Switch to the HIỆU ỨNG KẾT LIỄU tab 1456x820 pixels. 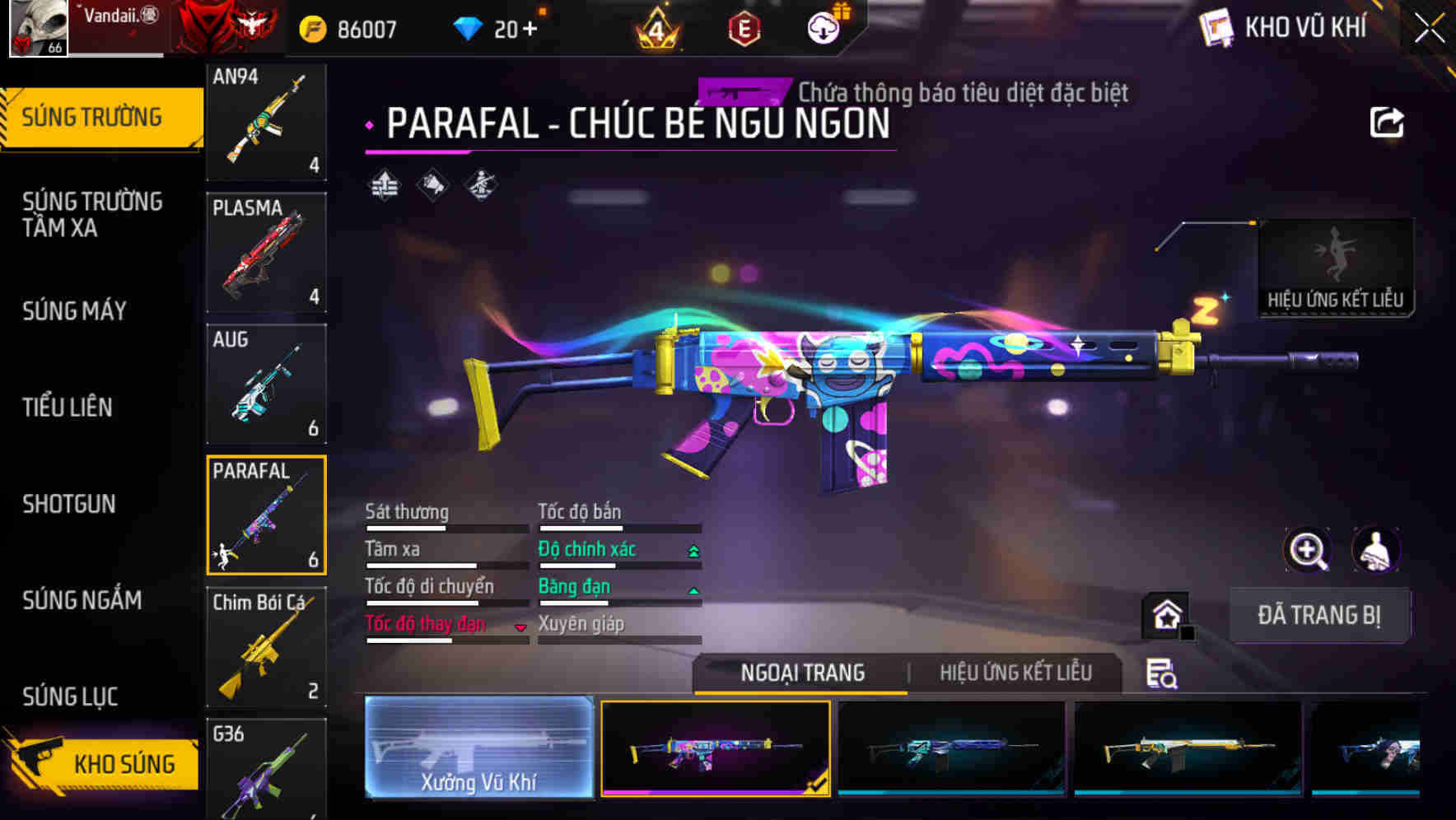tap(1015, 673)
